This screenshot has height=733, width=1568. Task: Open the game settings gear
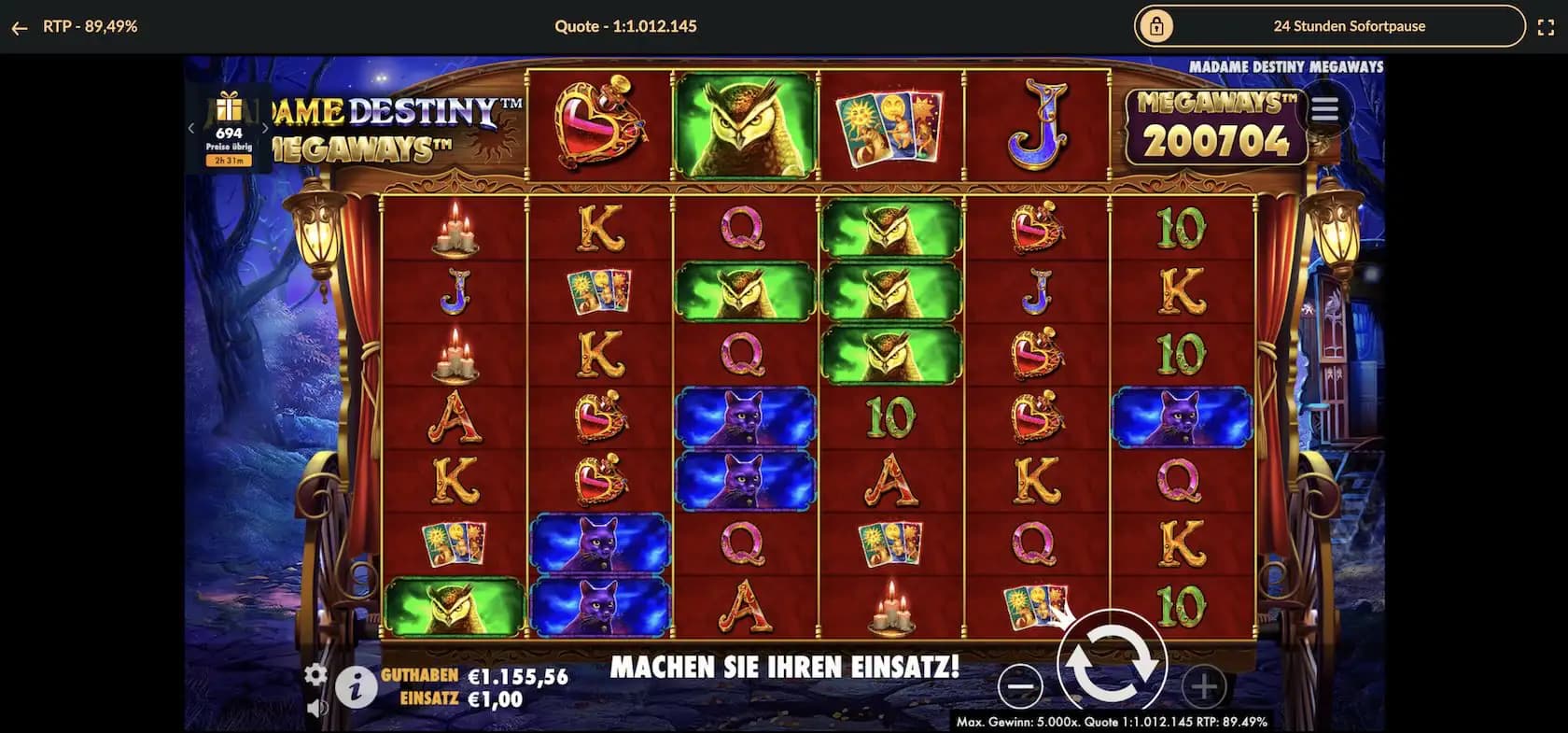(315, 674)
